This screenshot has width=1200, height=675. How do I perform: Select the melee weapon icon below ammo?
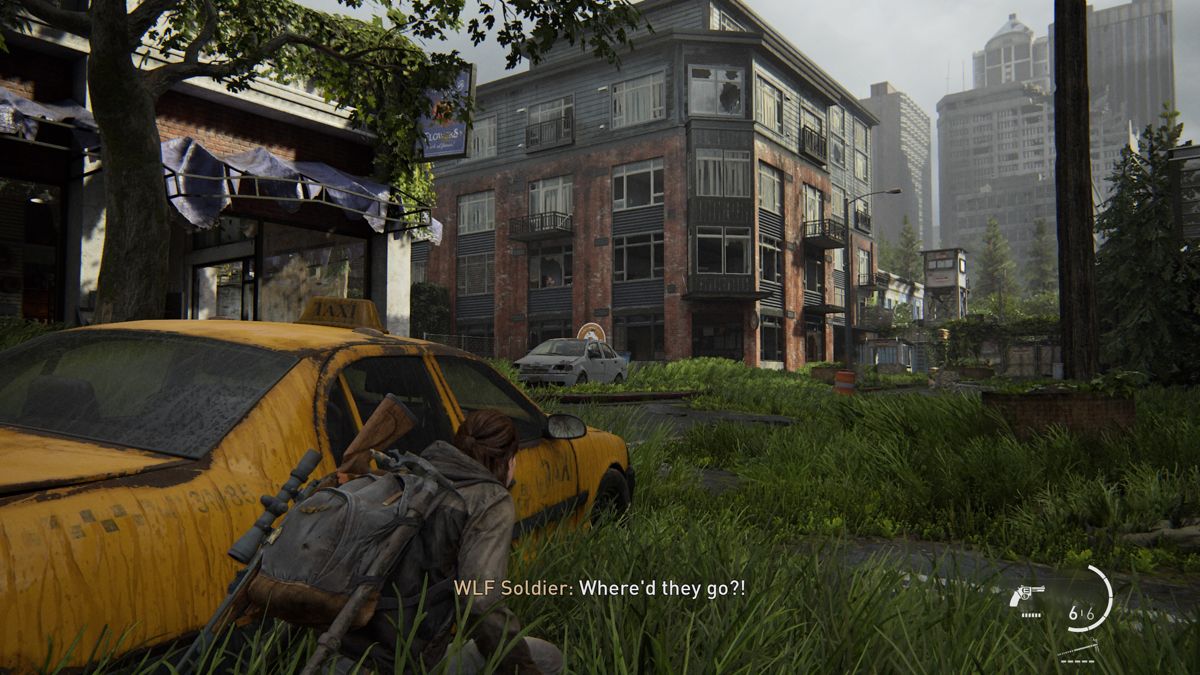click(1079, 648)
